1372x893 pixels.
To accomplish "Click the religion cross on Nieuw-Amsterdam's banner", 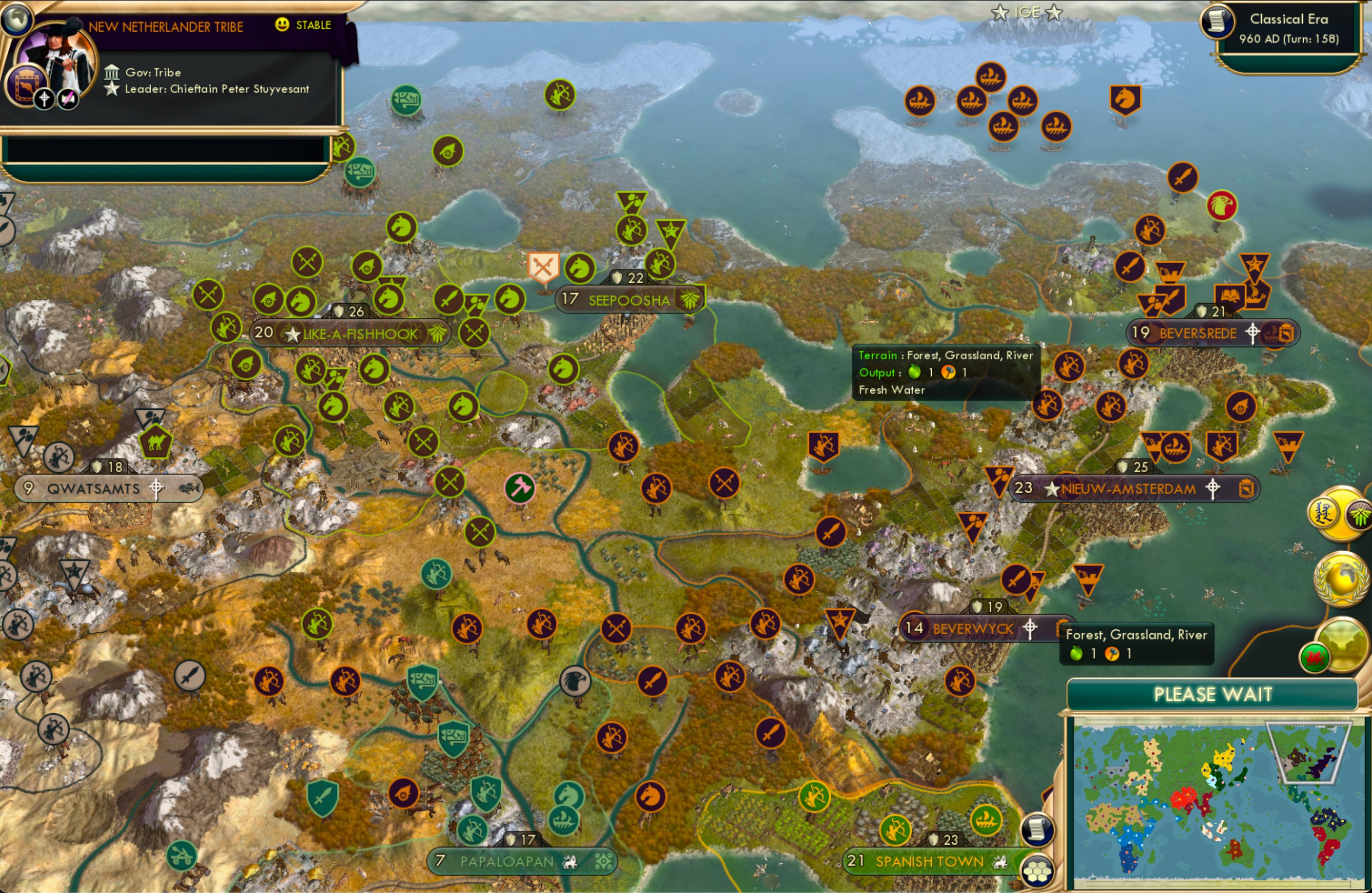I will tap(1213, 489).
